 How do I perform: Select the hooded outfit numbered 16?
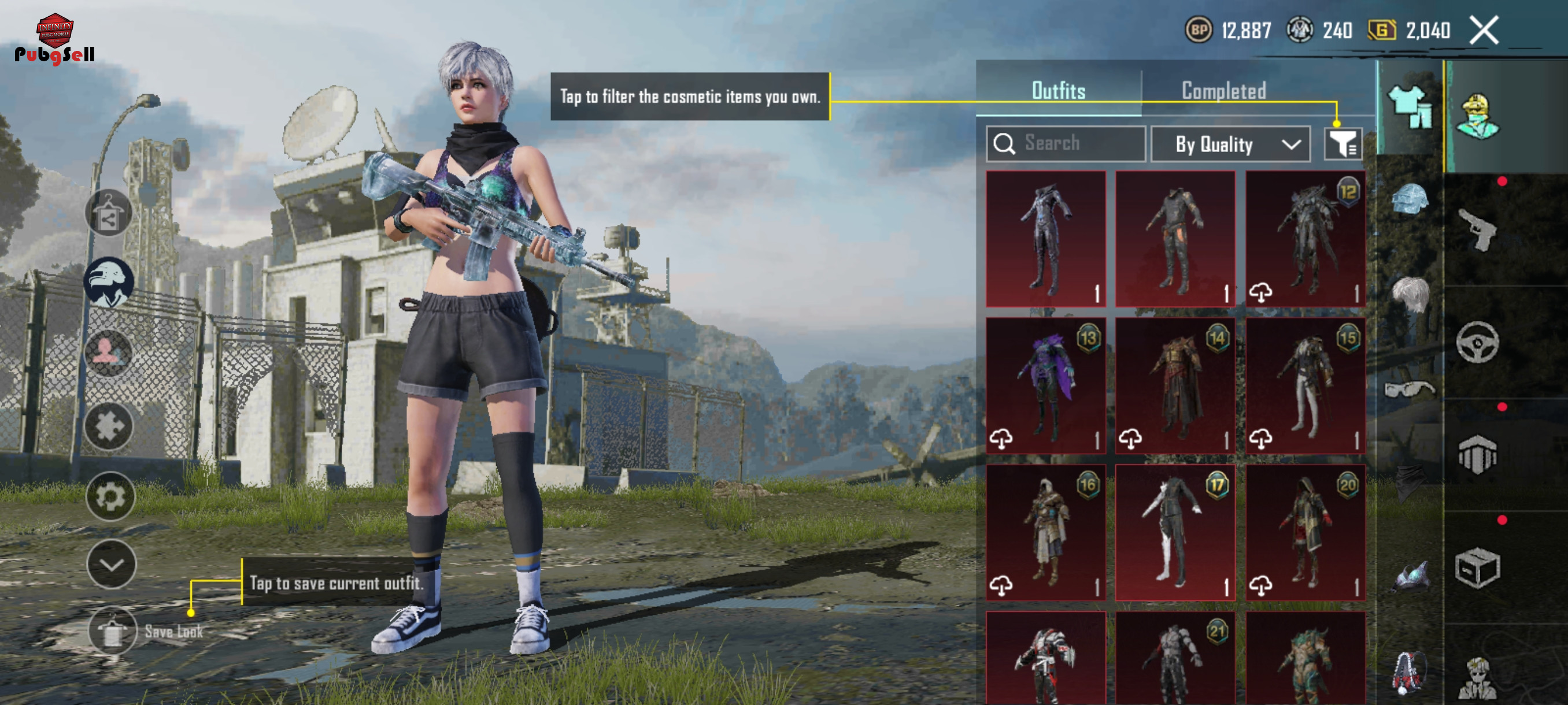point(1045,532)
